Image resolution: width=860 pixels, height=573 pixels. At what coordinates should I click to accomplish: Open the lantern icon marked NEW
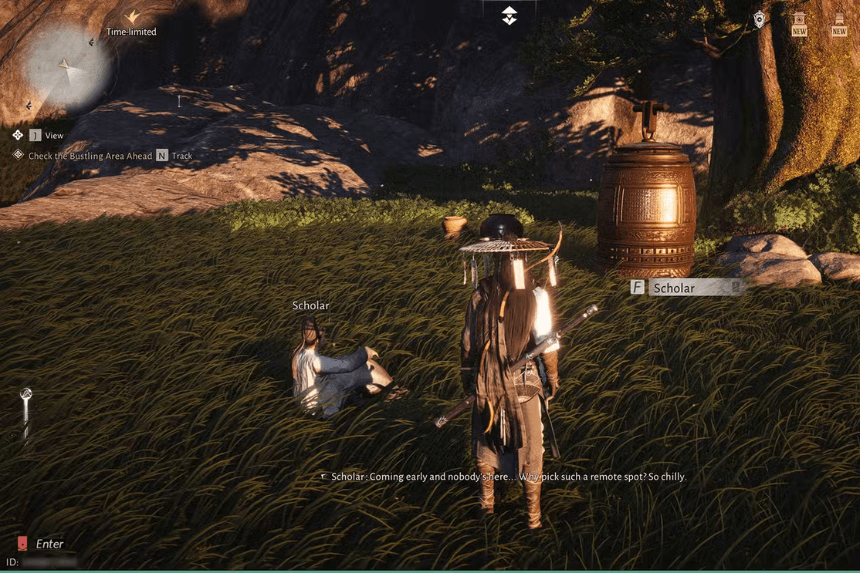coord(799,22)
